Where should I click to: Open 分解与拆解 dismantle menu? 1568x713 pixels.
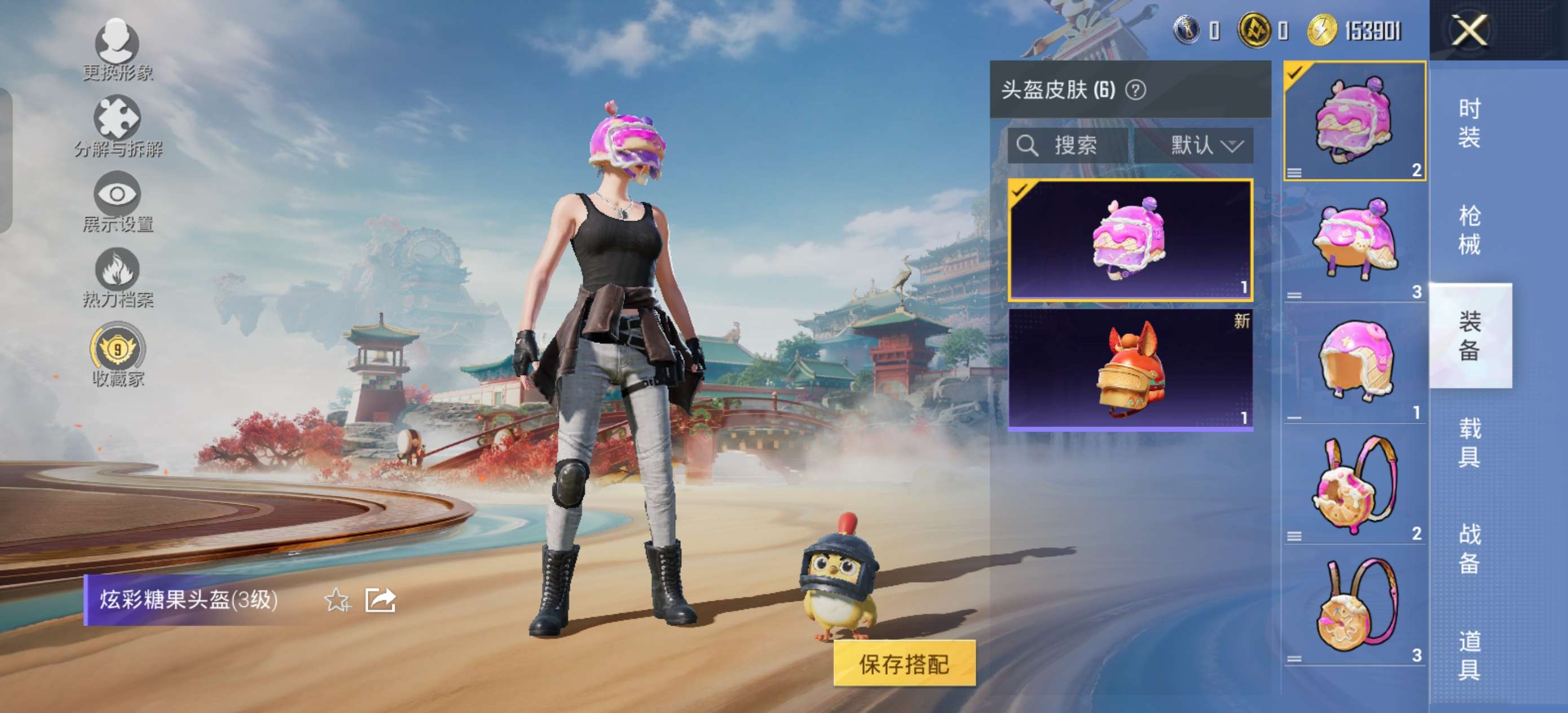click(117, 126)
